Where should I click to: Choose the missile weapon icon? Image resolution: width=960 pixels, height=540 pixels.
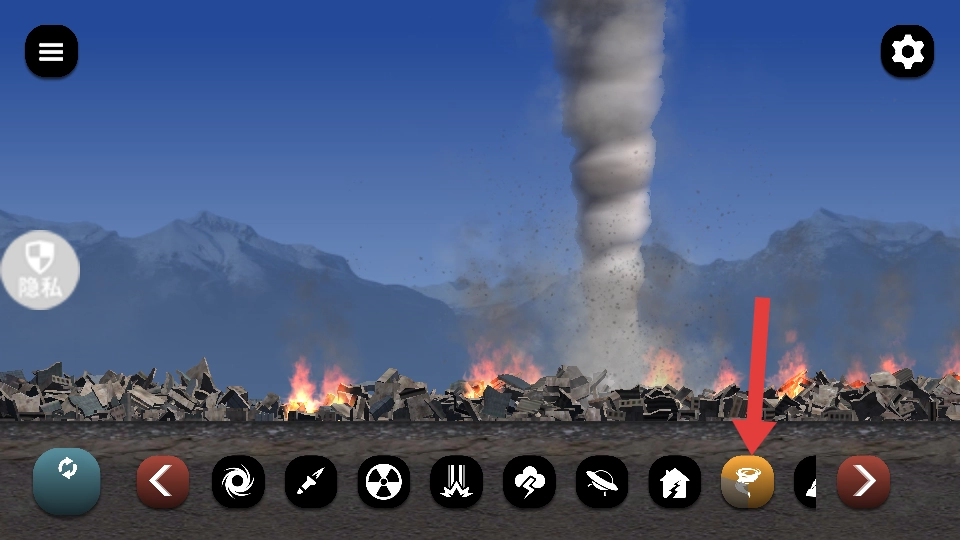click(x=311, y=482)
